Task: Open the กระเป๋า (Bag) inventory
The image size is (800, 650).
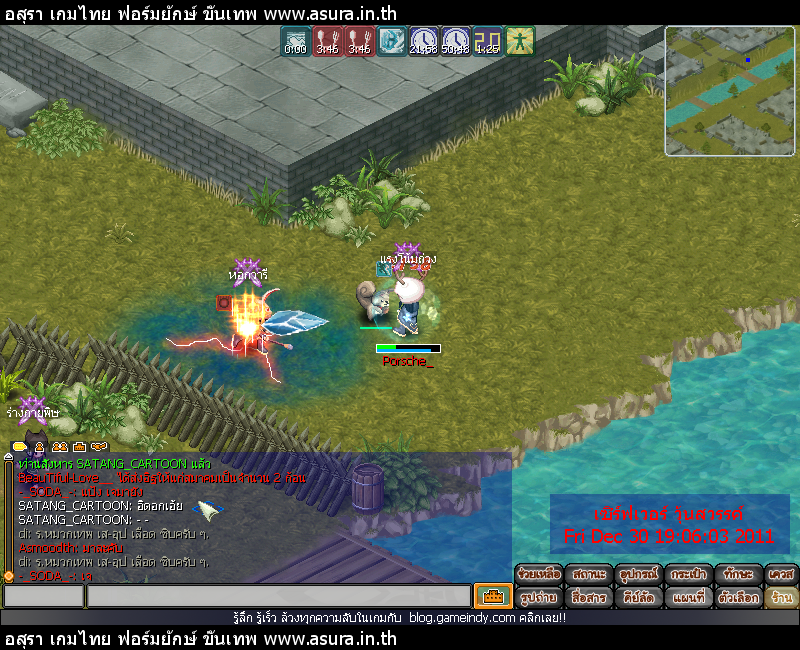Action: [689, 575]
